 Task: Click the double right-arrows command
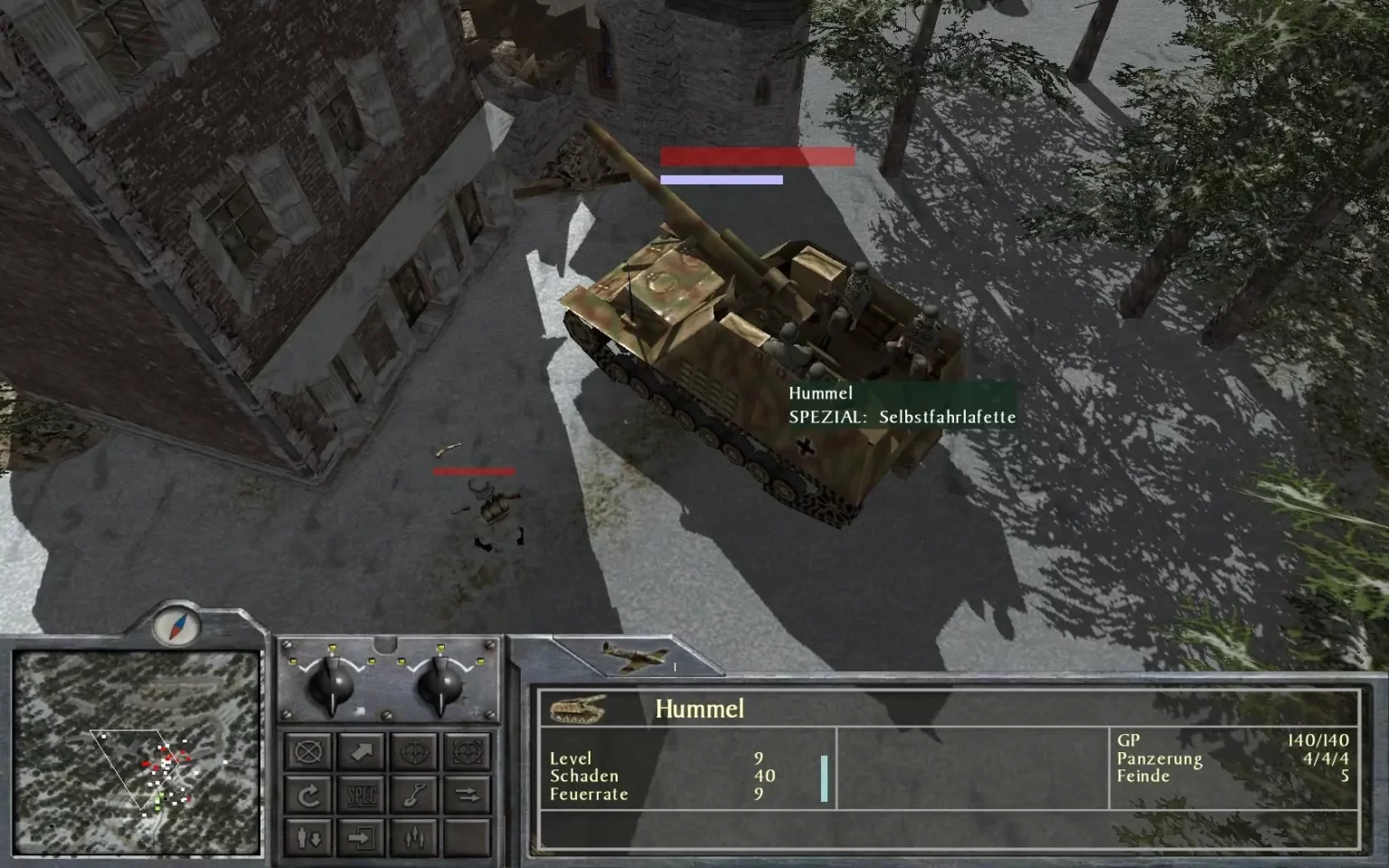click(468, 795)
